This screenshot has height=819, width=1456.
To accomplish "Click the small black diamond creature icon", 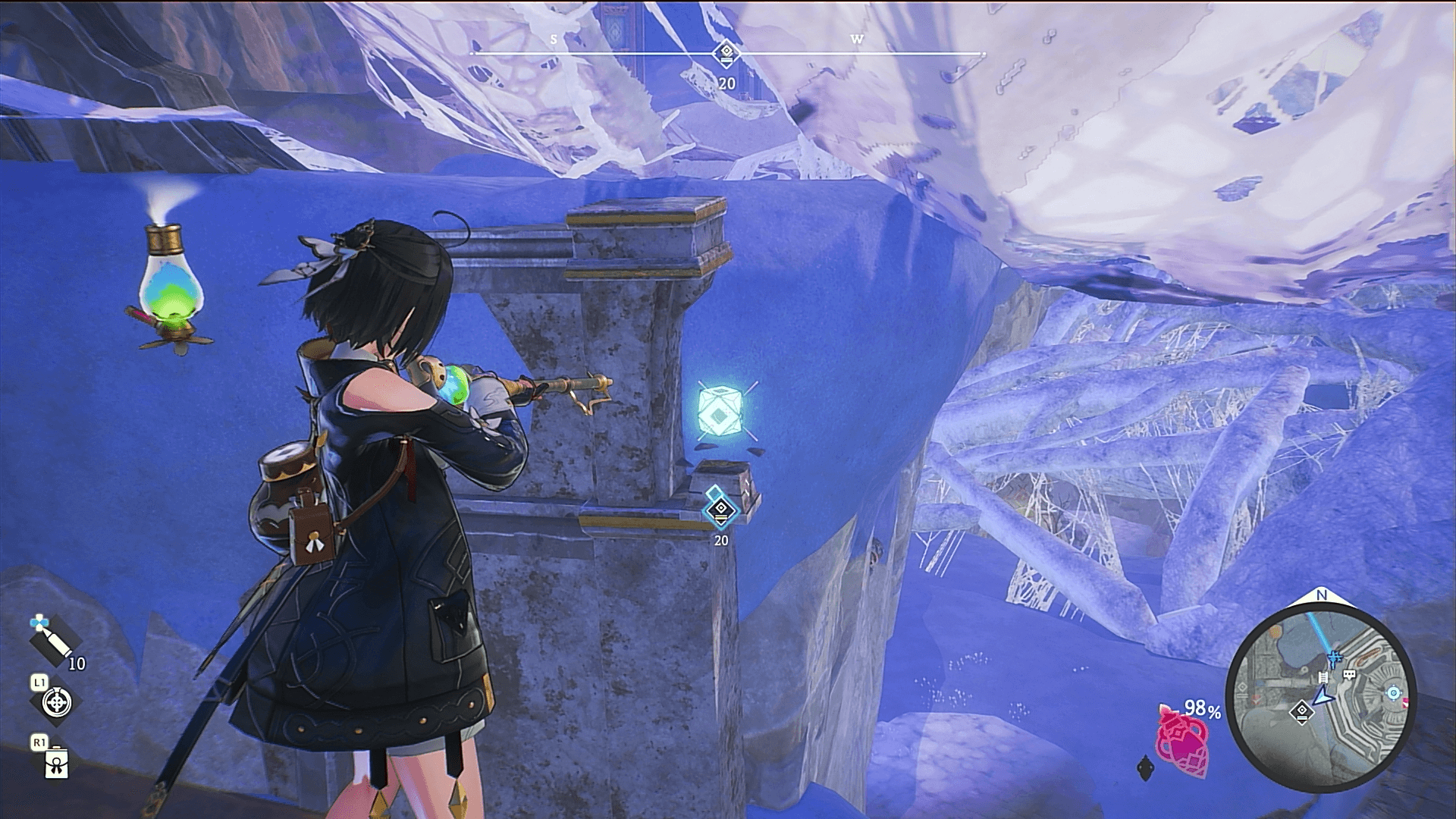I will (x=1145, y=769).
